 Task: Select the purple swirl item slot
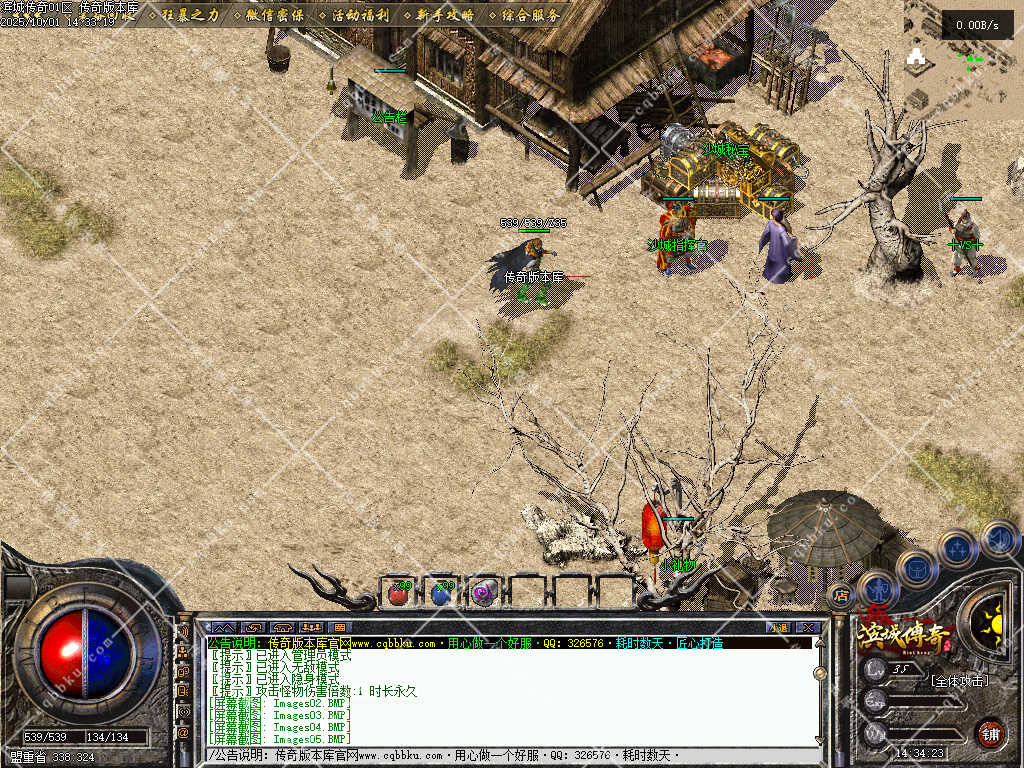point(485,593)
